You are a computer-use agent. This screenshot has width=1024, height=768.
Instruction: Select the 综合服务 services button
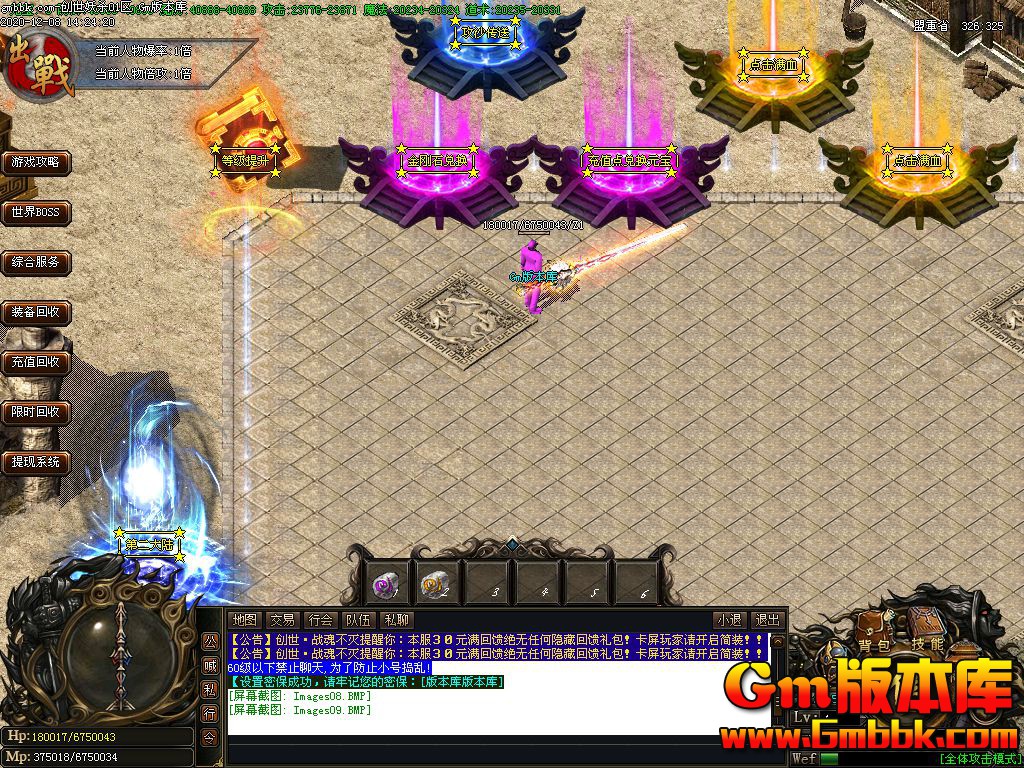(x=36, y=263)
